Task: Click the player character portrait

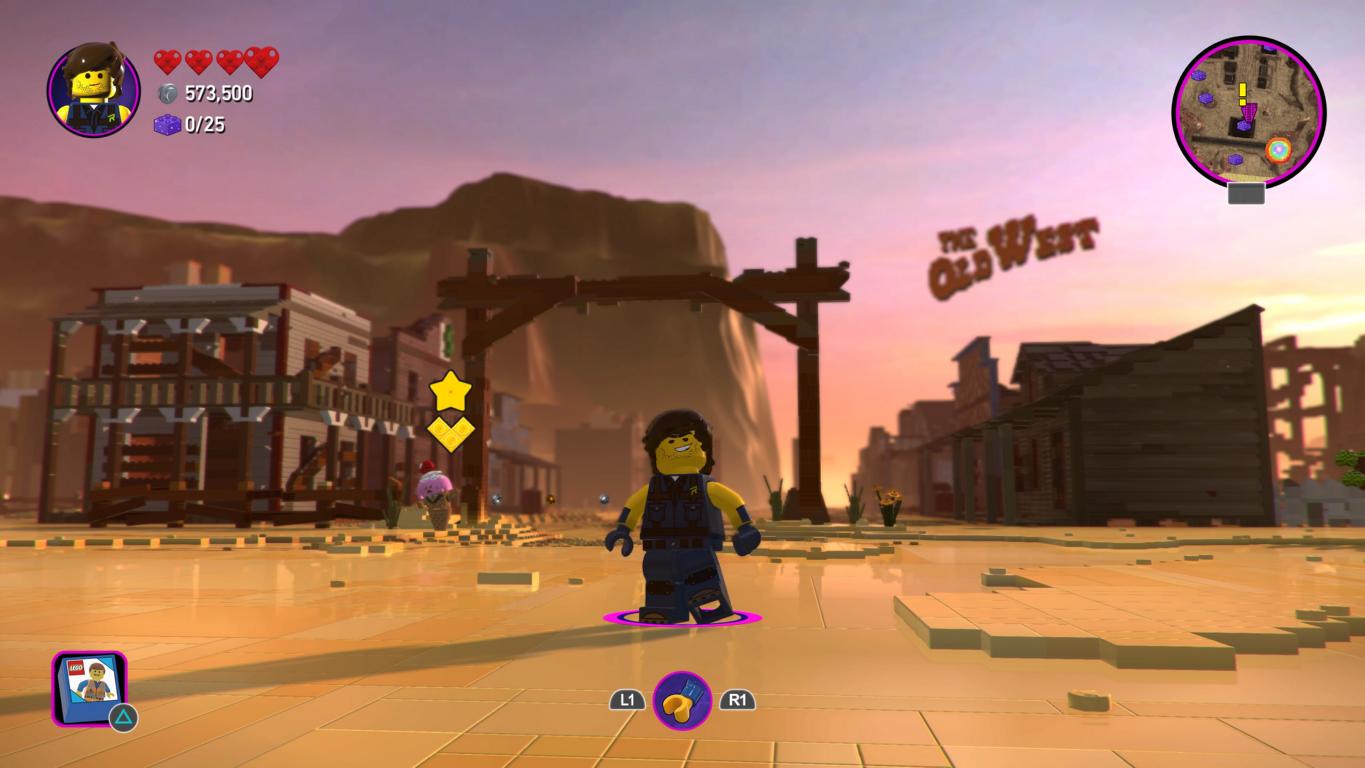Action: click(x=93, y=90)
